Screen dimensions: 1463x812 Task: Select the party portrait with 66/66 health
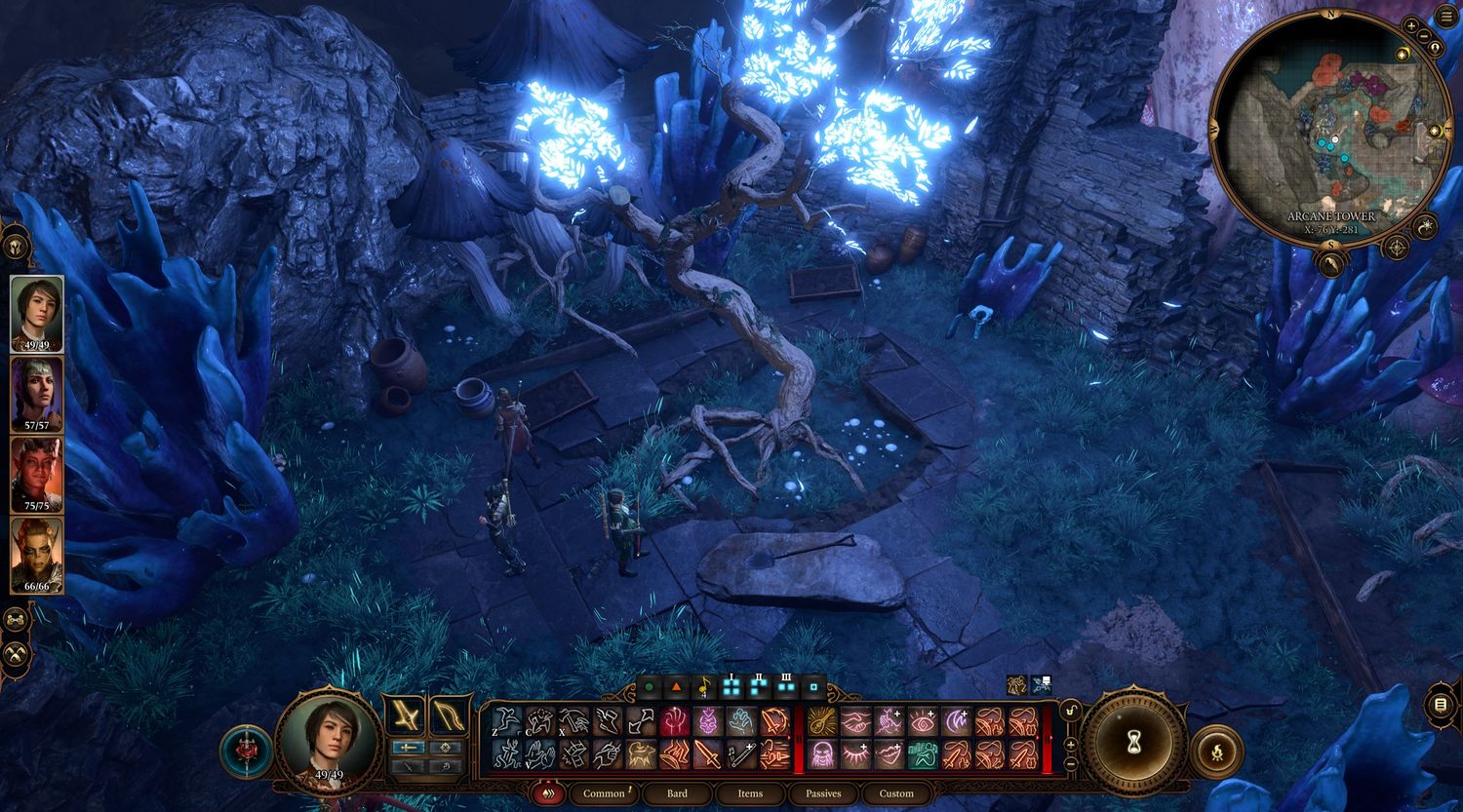(37, 555)
